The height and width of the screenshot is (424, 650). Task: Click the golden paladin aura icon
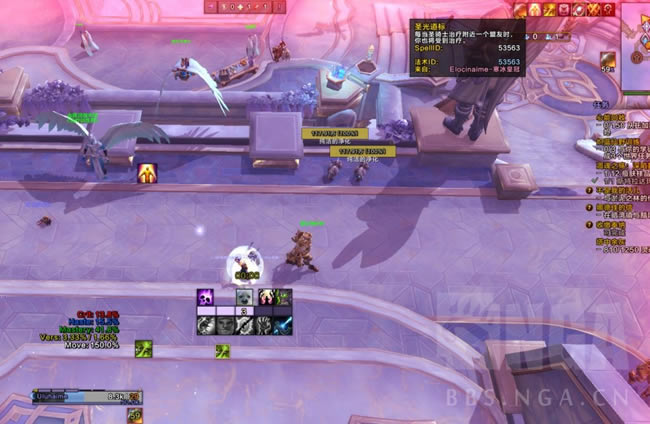[x=147, y=173]
